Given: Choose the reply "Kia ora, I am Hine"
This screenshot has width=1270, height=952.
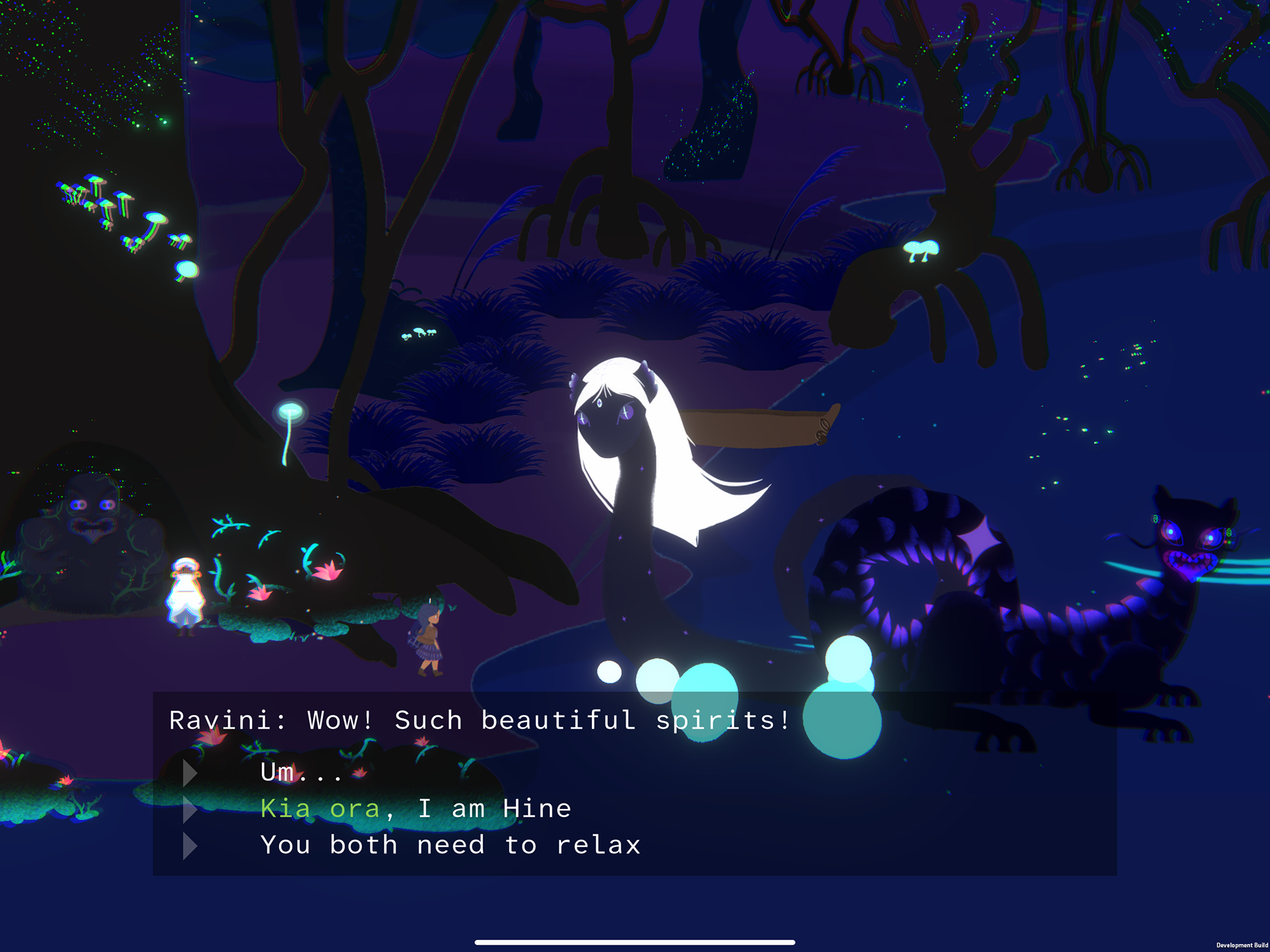Looking at the screenshot, I should click(x=417, y=808).
